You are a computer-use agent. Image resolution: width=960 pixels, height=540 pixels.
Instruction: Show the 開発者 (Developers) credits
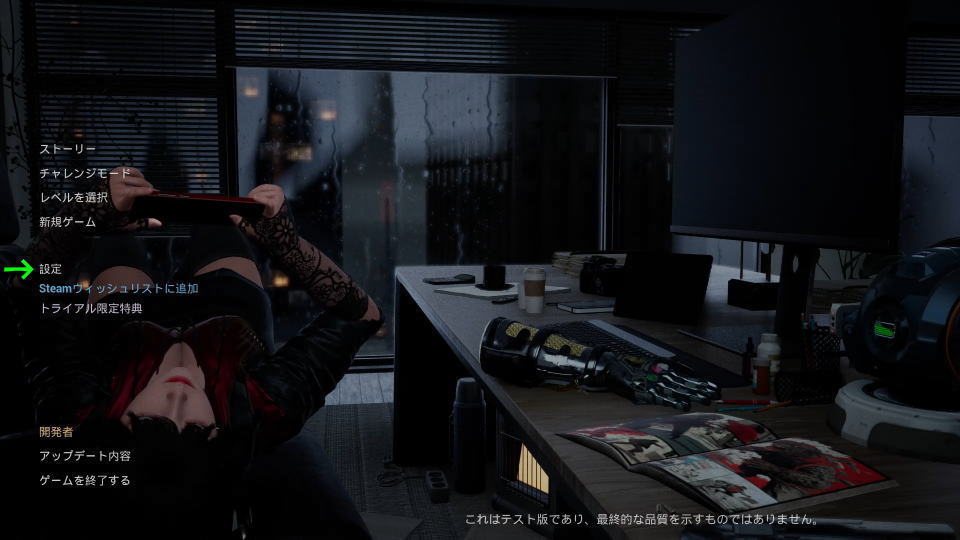pyautogui.click(x=56, y=432)
